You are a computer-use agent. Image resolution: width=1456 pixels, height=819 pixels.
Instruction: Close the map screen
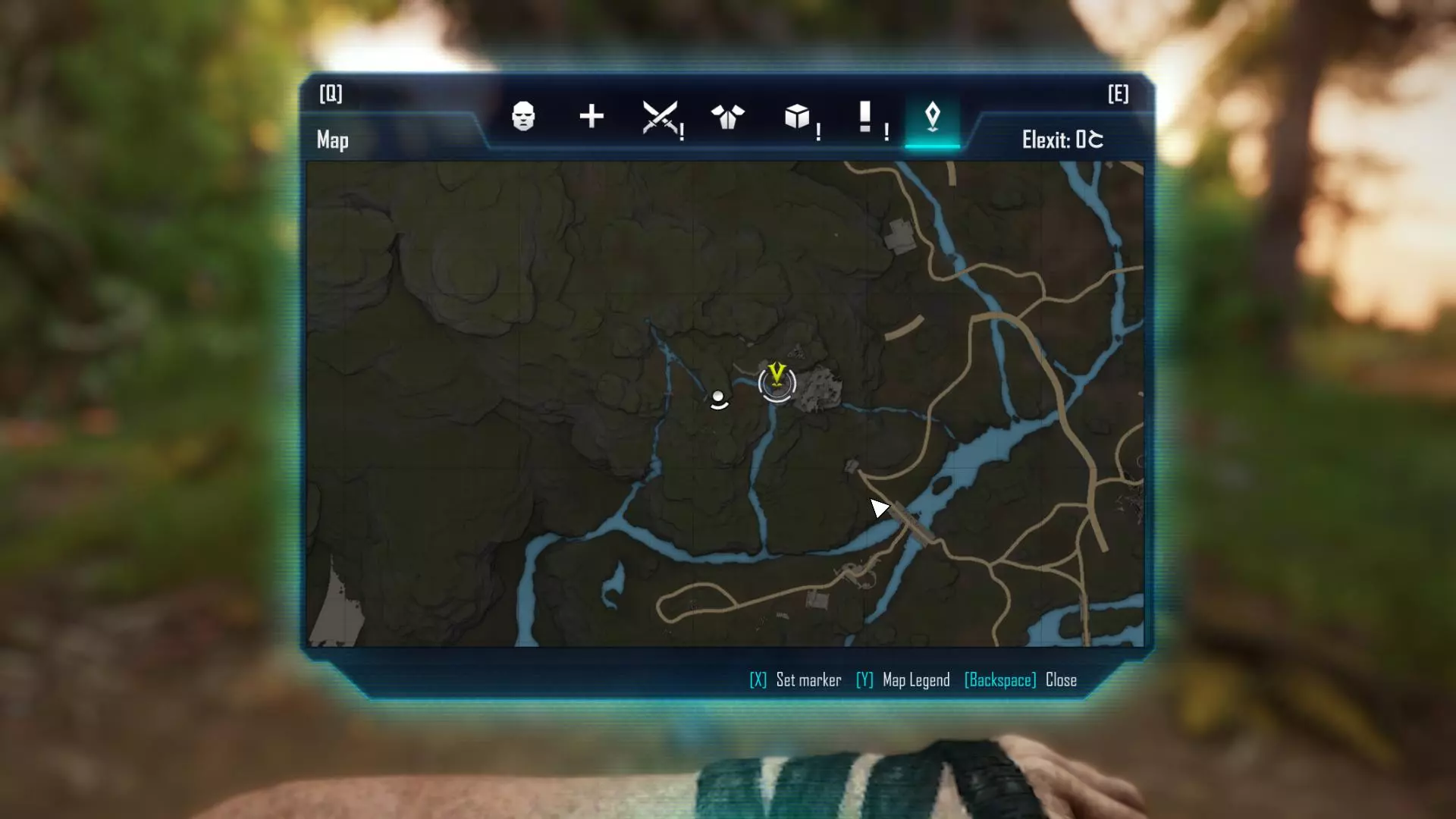(1021, 680)
